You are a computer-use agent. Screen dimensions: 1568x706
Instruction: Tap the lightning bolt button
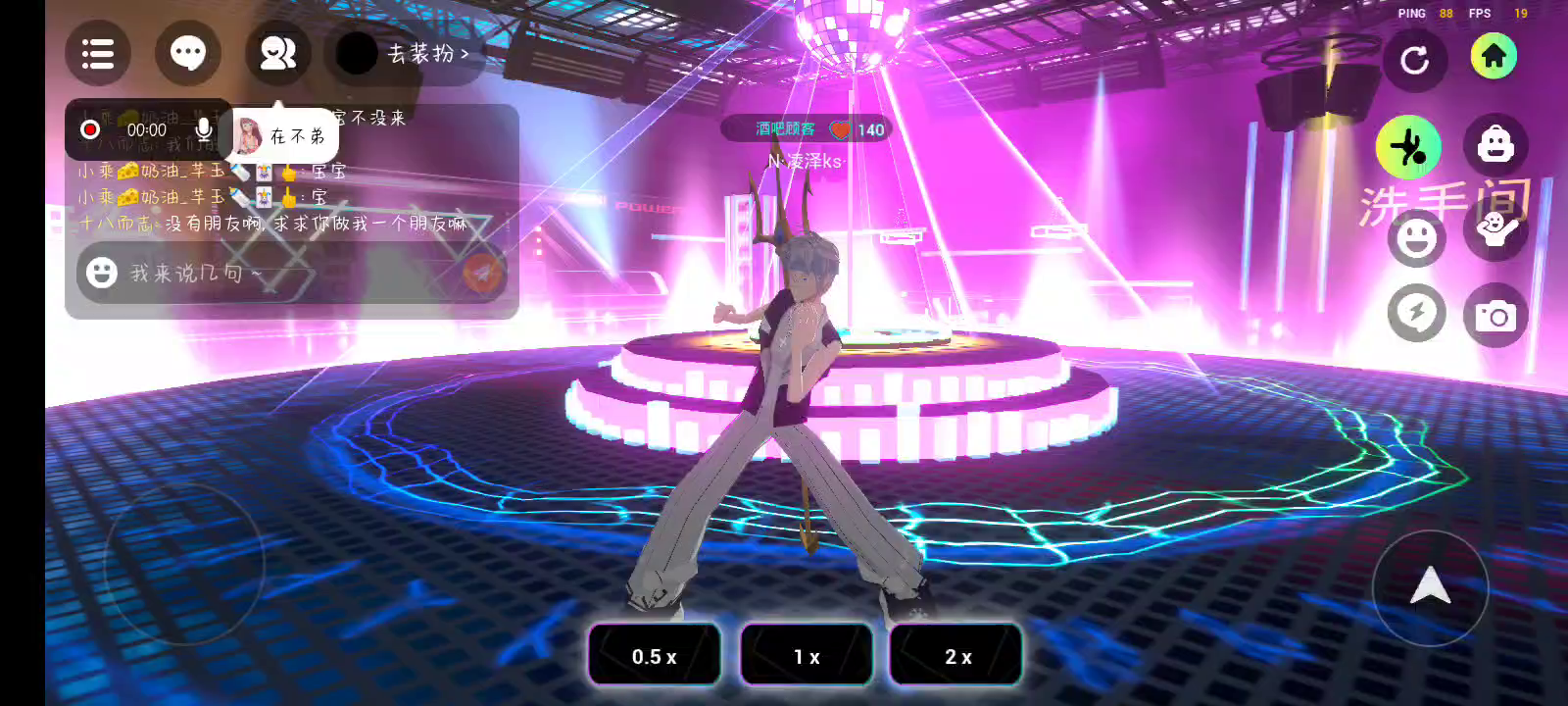pos(1416,314)
